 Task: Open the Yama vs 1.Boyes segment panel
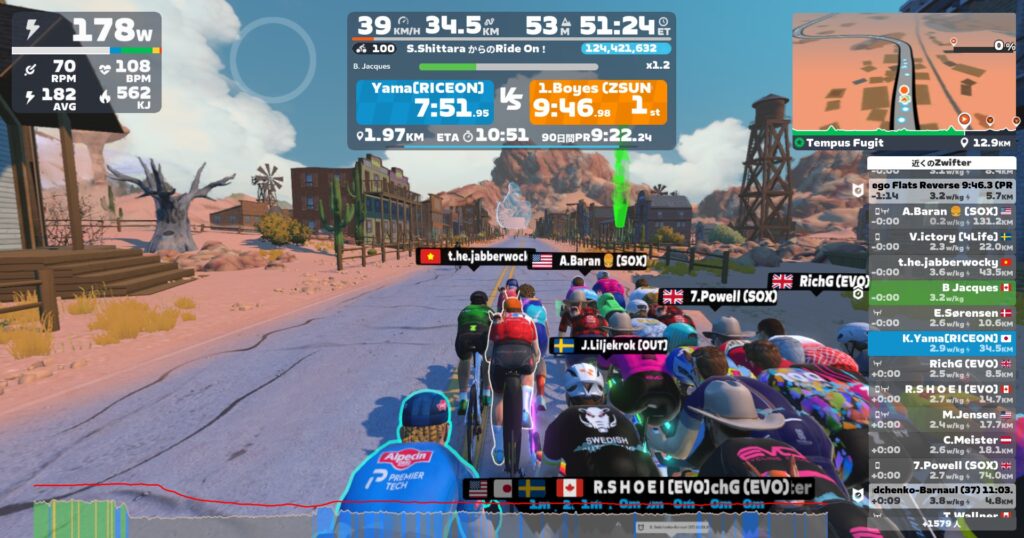(511, 102)
